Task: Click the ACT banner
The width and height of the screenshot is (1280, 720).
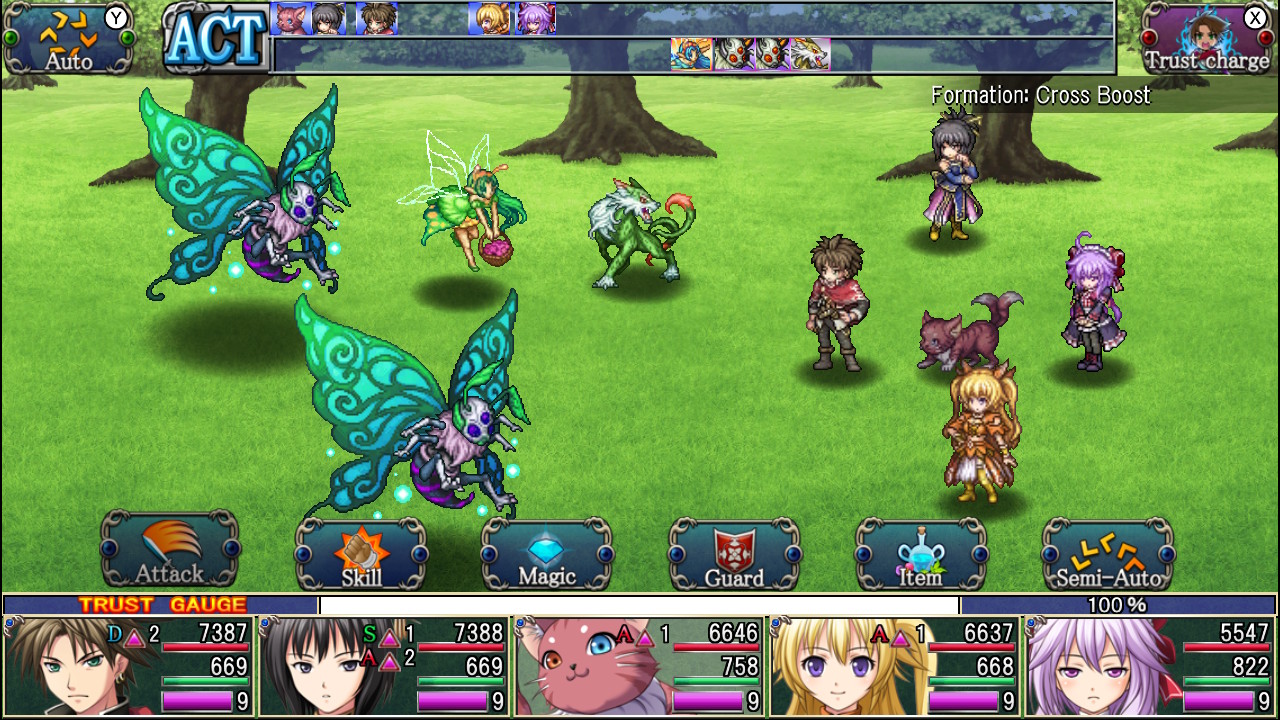Action: (213, 40)
